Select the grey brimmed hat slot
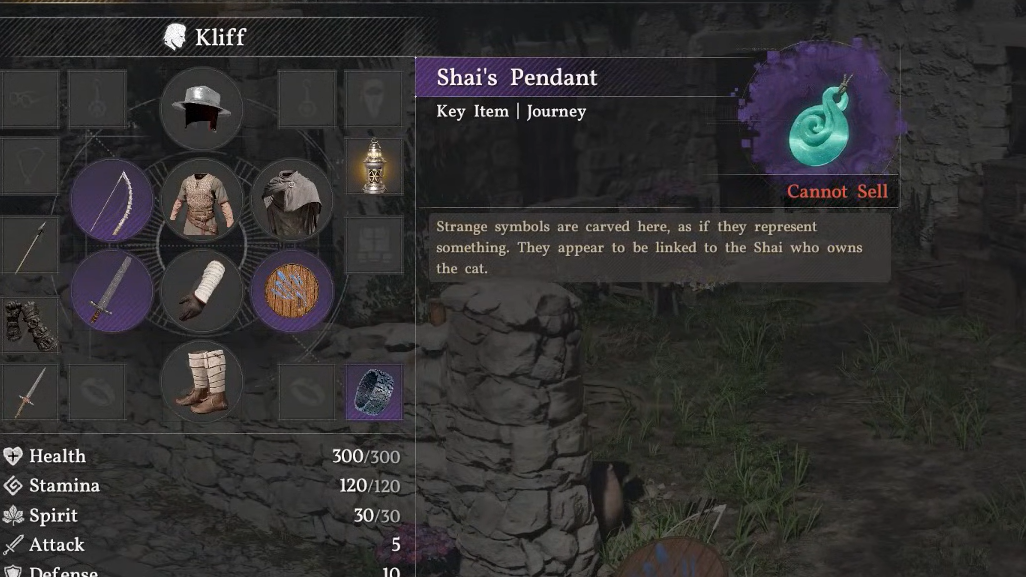The image size is (1026, 577). pos(201,107)
